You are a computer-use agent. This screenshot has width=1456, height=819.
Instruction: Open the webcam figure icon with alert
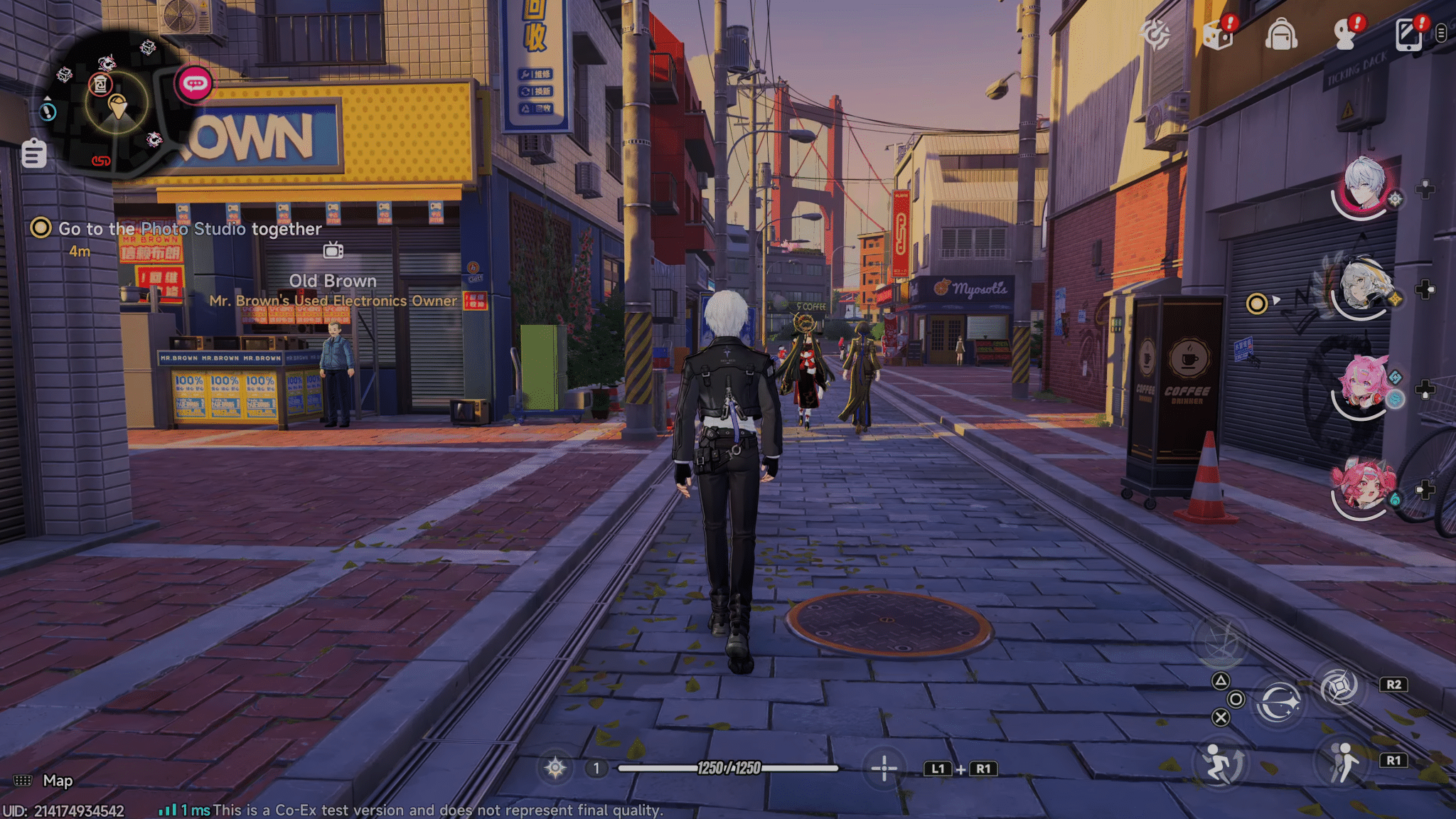pos(1345,34)
